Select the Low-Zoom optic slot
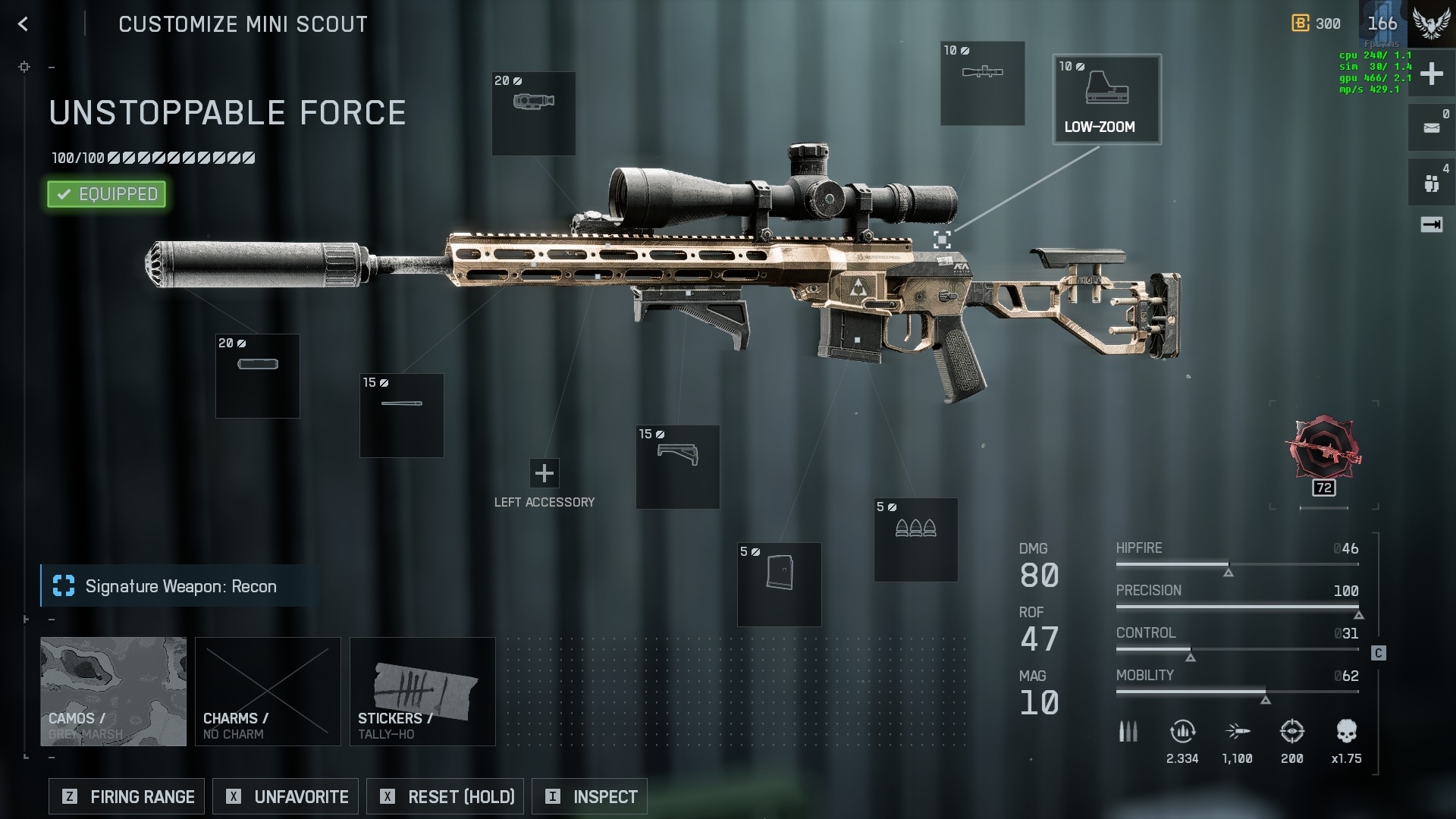This screenshot has height=819, width=1456. click(1106, 99)
